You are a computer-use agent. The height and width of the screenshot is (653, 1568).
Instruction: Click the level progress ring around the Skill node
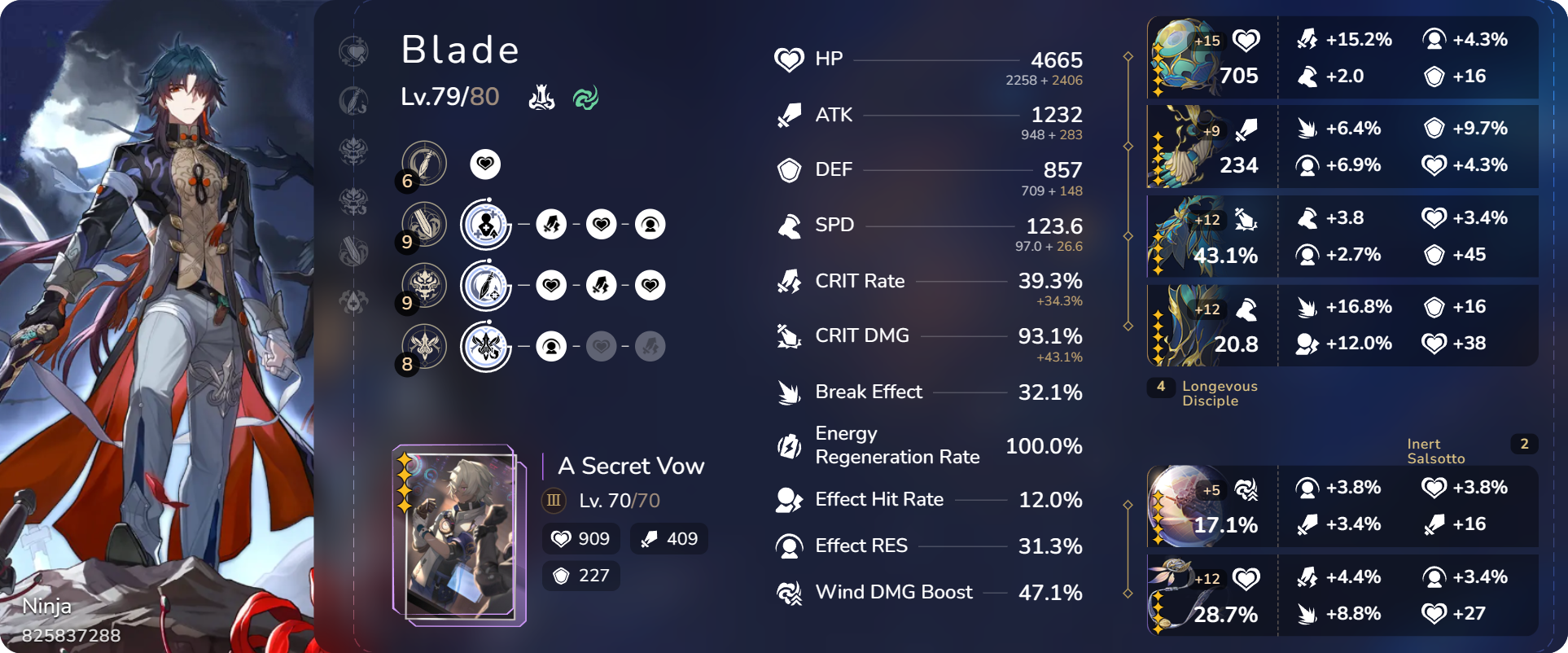[486, 225]
